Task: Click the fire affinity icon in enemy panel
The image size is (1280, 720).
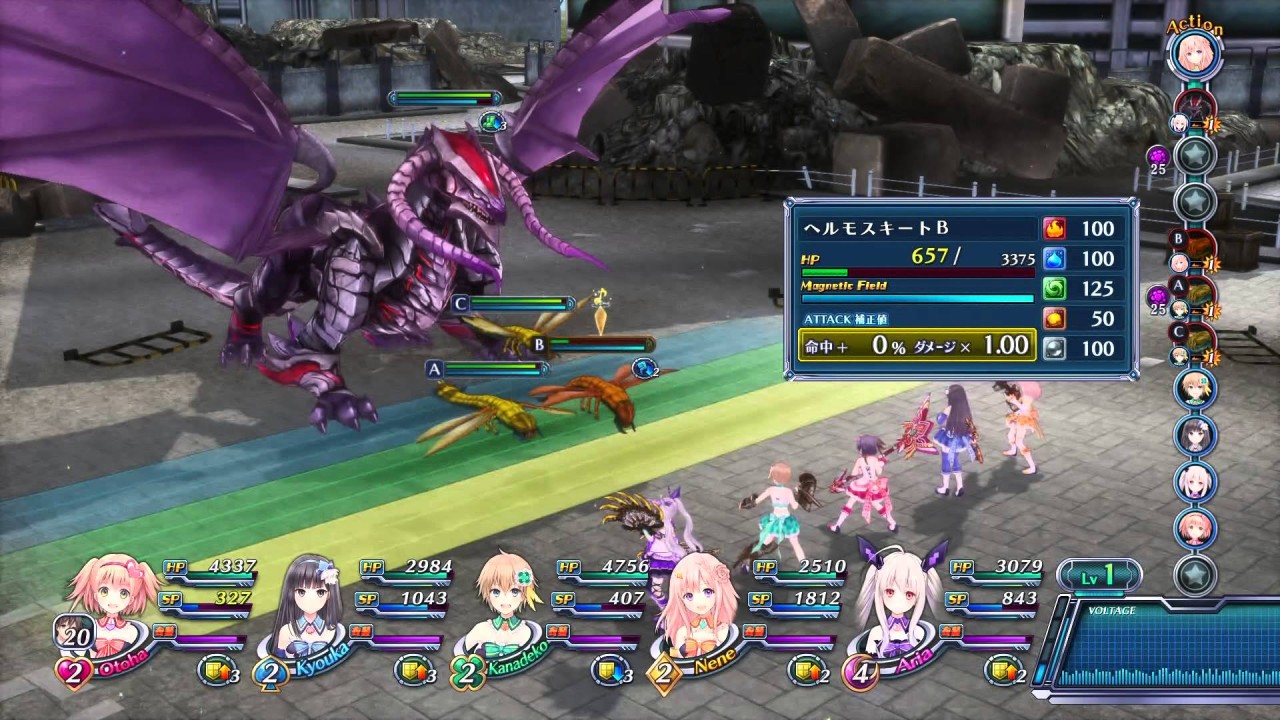Action: pos(1054,229)
